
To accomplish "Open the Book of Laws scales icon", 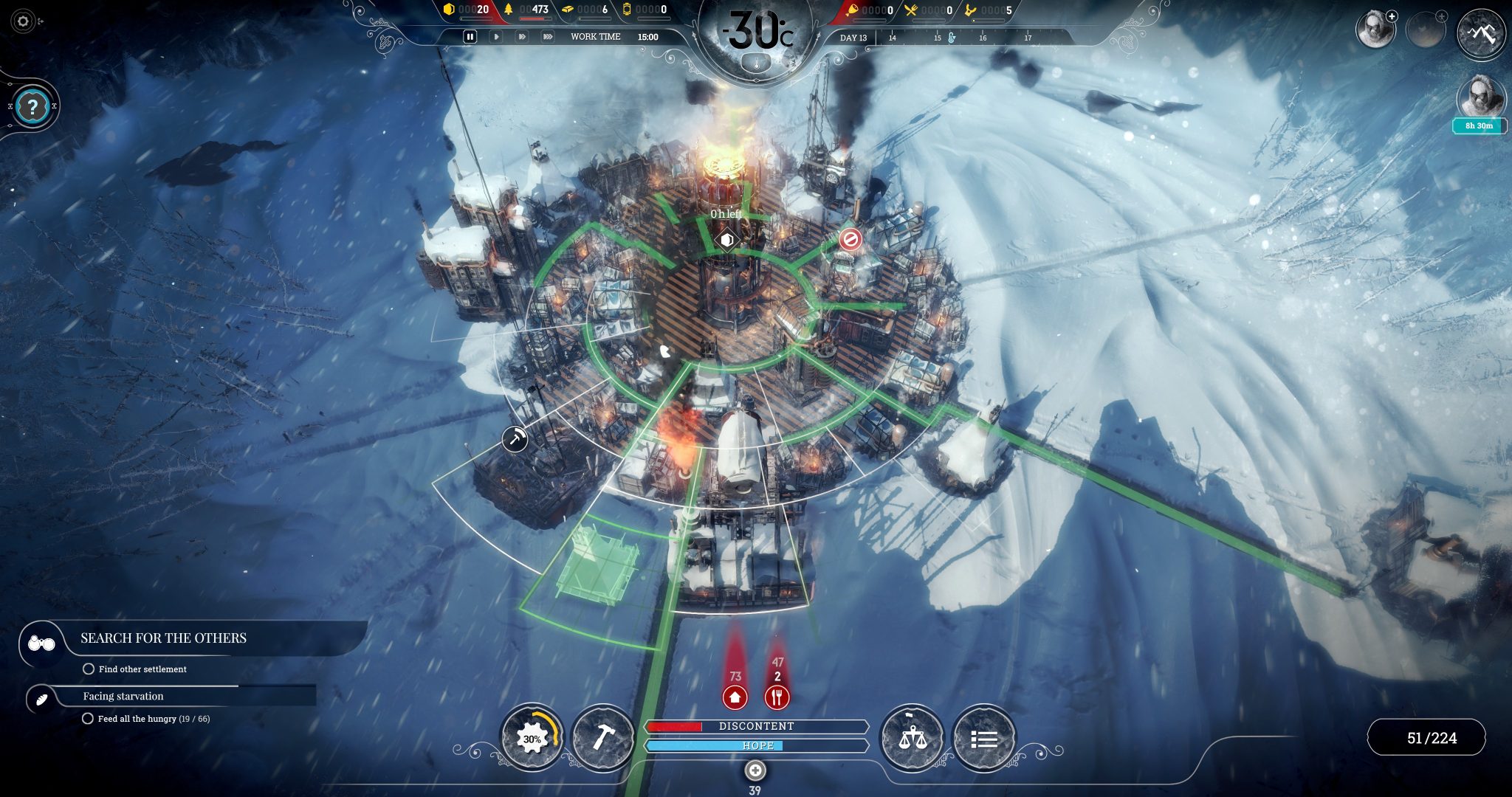I will tap(914, 736).
